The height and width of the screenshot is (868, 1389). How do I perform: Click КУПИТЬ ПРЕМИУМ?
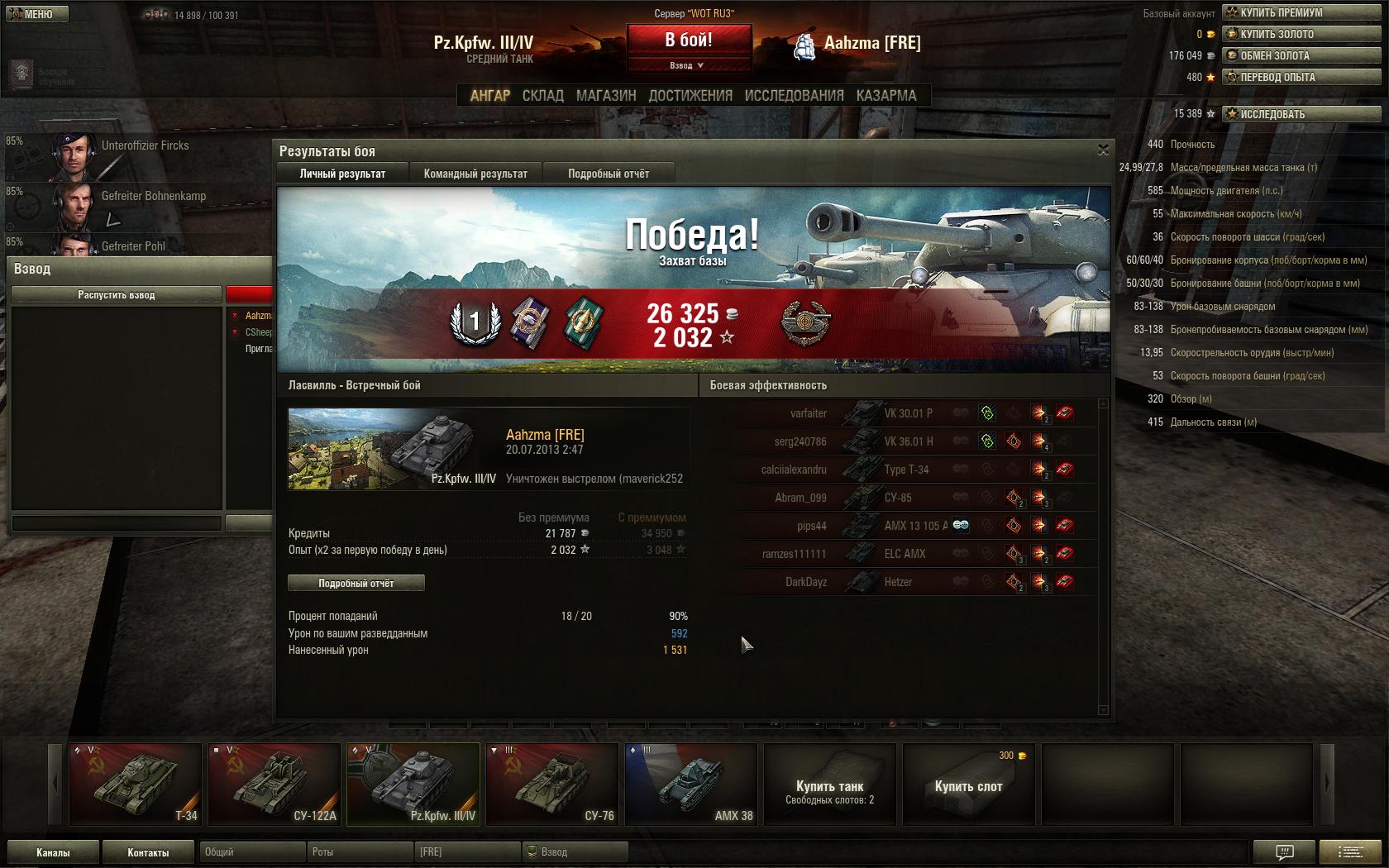[1301, 12]
